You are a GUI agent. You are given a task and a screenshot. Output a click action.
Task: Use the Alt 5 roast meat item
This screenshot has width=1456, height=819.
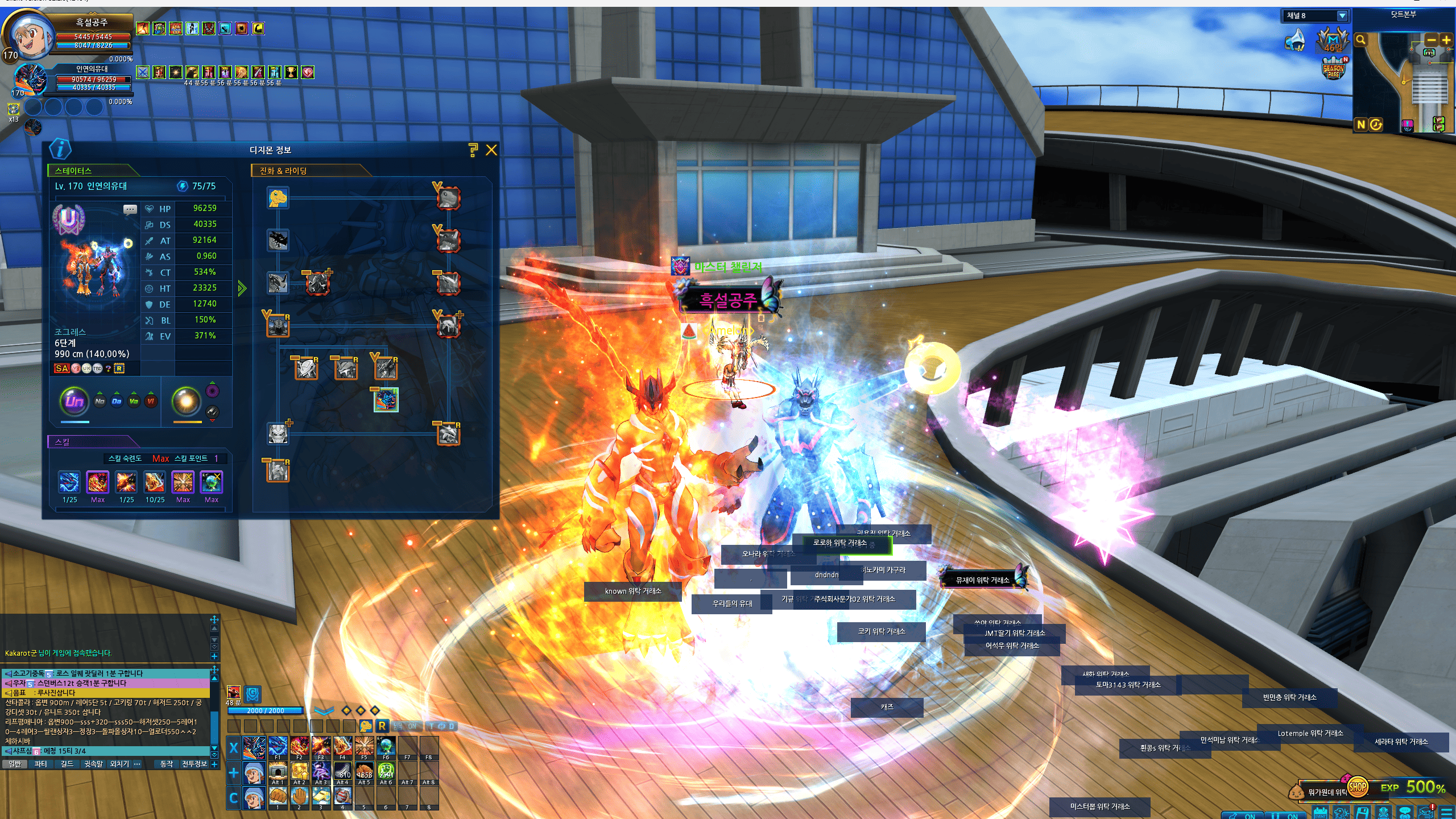click(364, 771)
